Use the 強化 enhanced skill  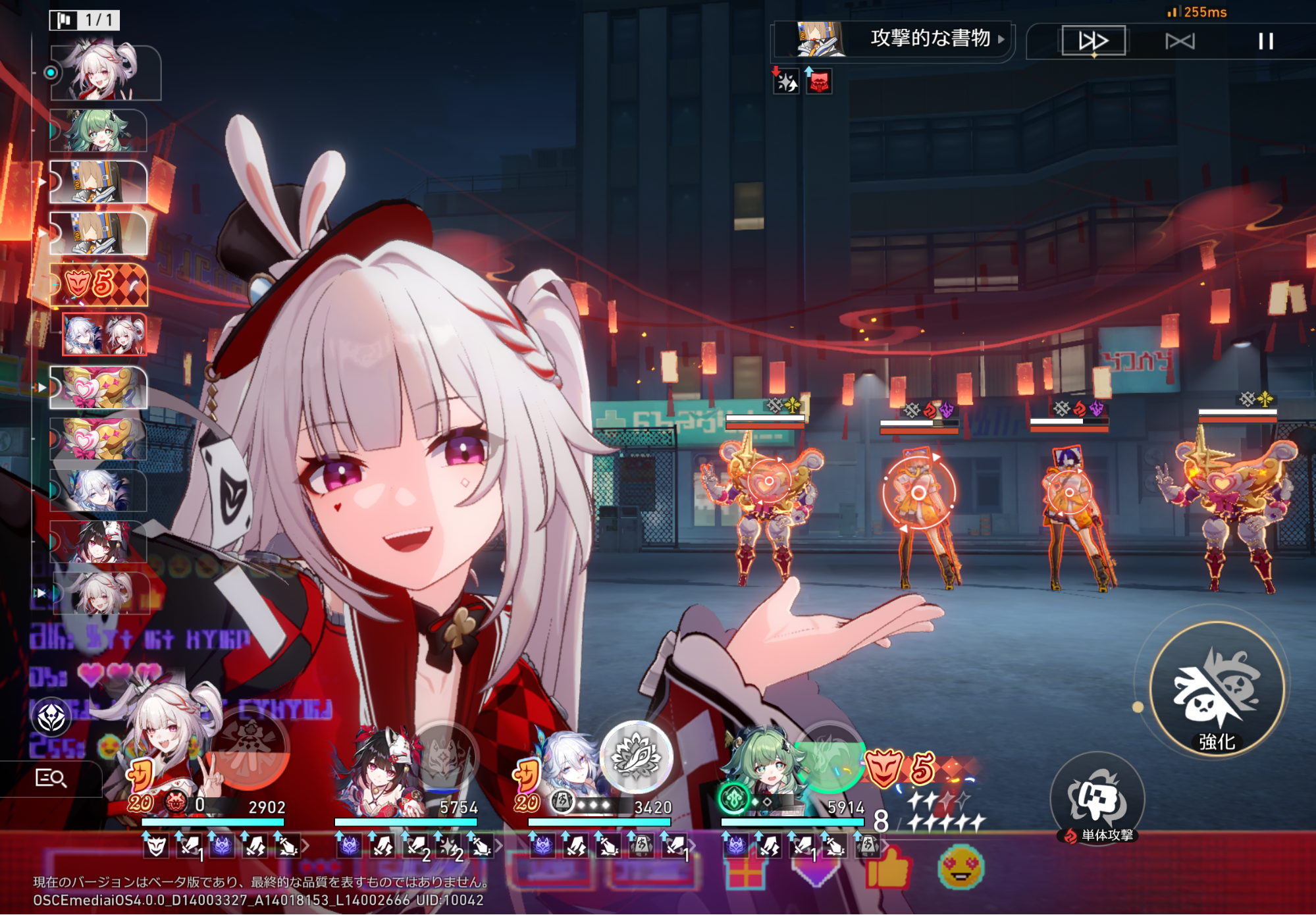pyautogui.click(x=1217, y=689)
